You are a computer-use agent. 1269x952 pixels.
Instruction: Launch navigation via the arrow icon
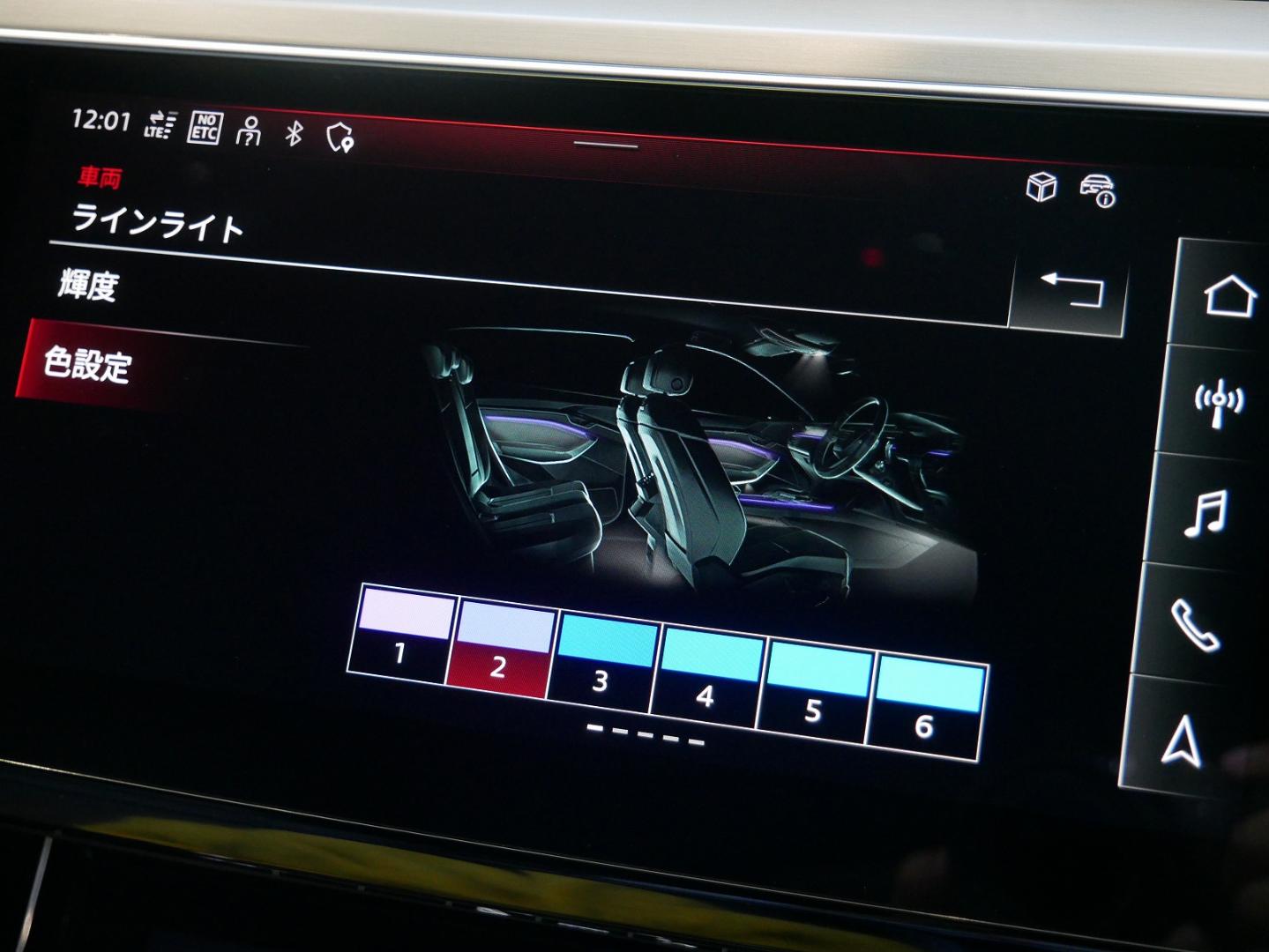[x=1182, y=740]
